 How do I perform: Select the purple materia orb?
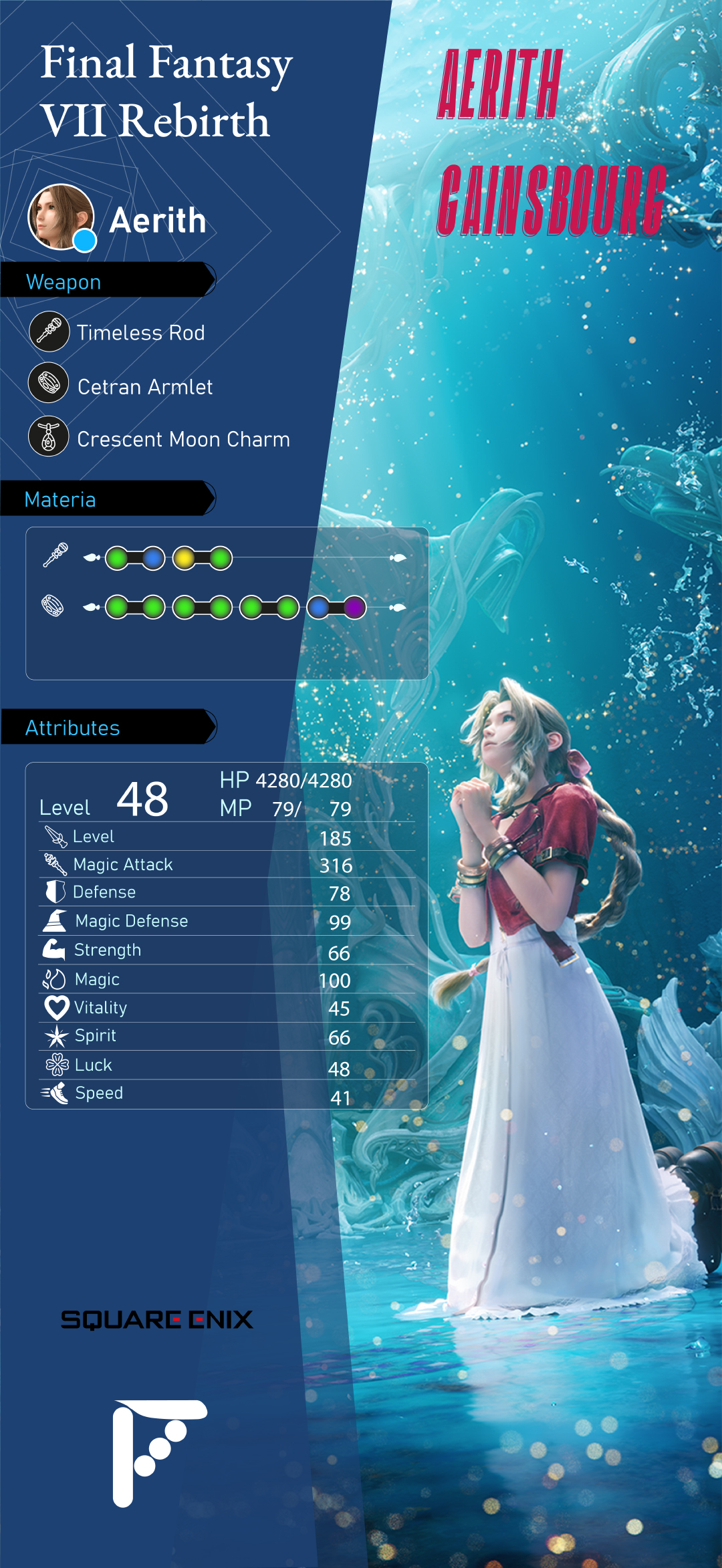tap(354, 608)
